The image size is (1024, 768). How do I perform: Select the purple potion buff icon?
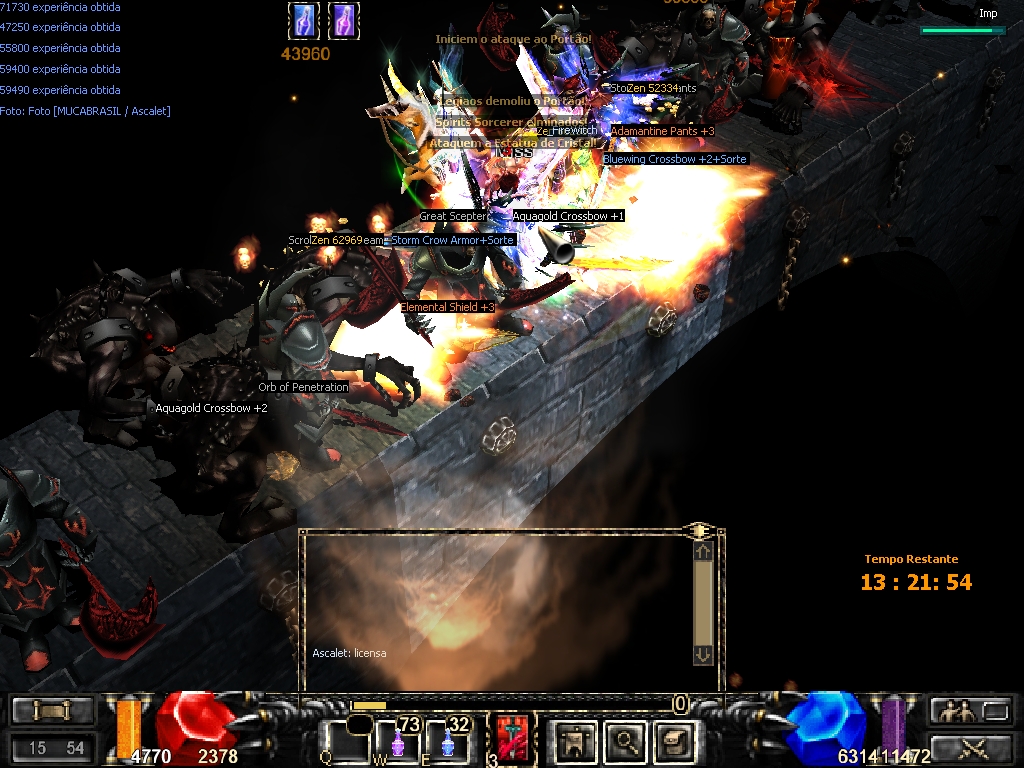(x=343, y=20)
